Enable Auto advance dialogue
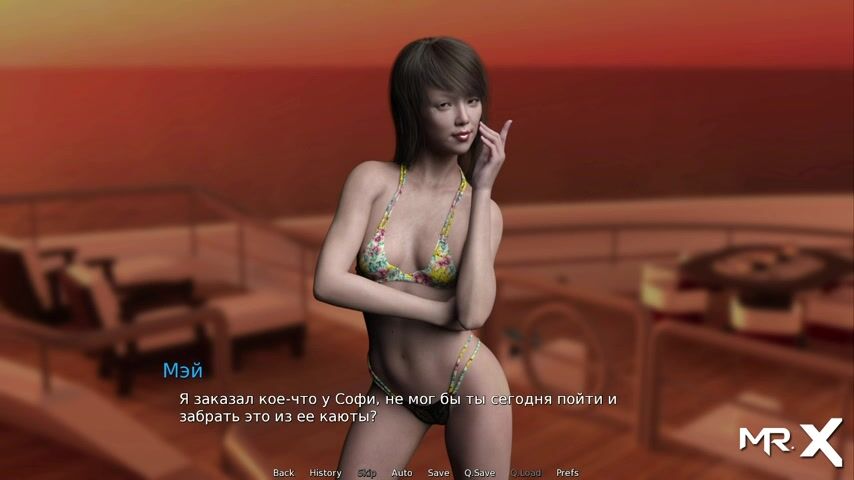The width and height of the screenshot is (854, 480). (401, 473)
